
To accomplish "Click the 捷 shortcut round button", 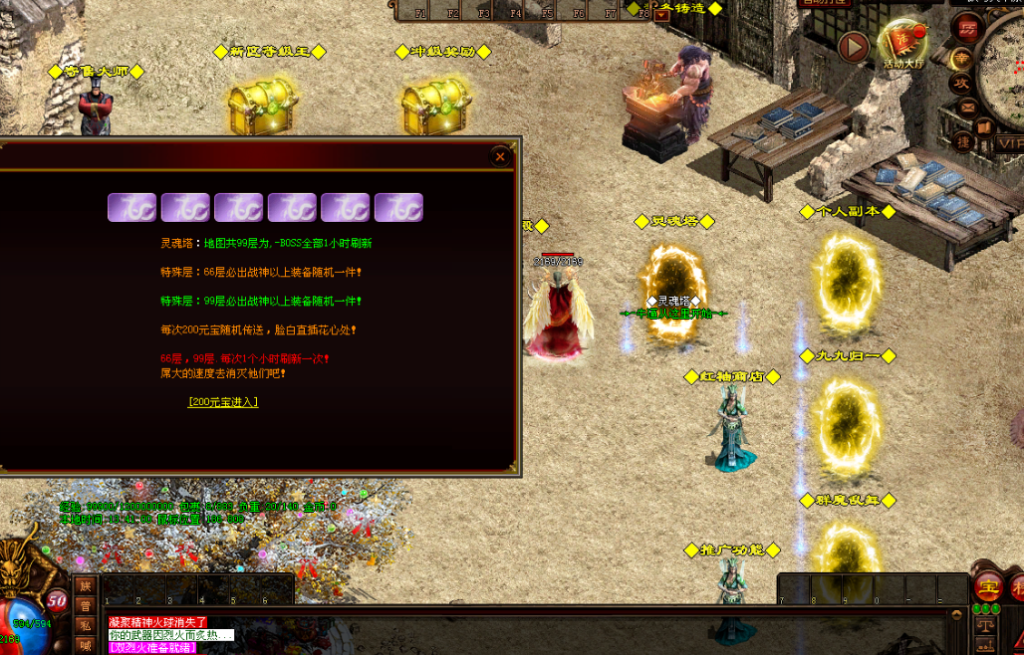I will 964,143.
